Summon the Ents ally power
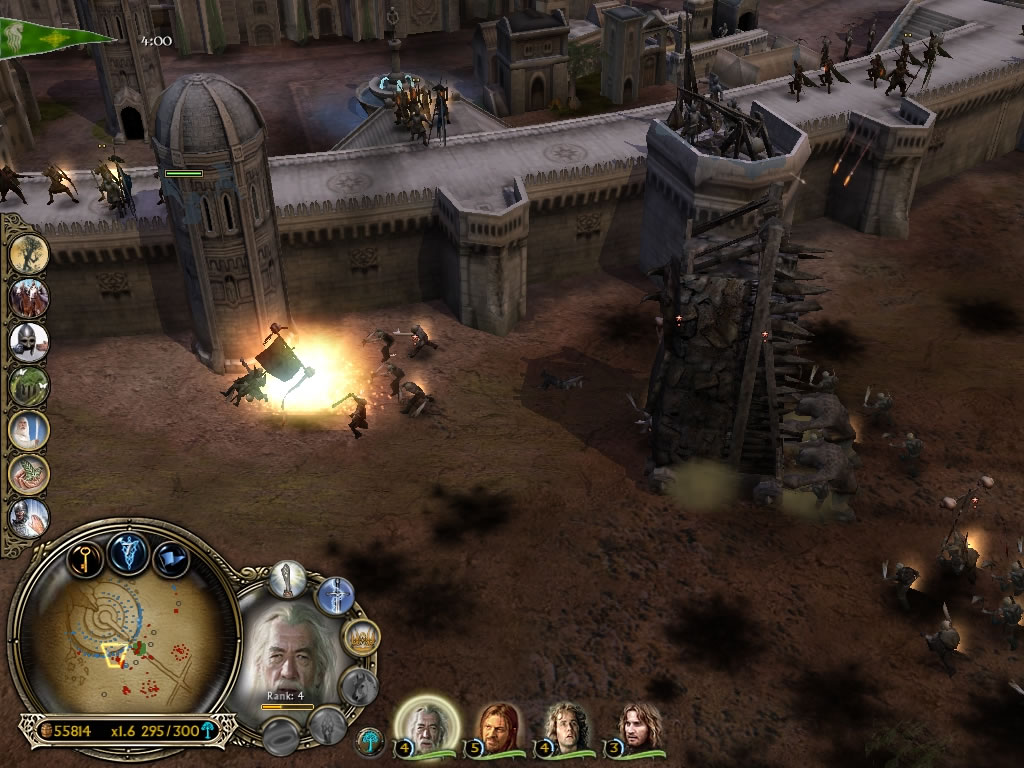This screenshot has width=1024, height=768. (x=29, y=254)
